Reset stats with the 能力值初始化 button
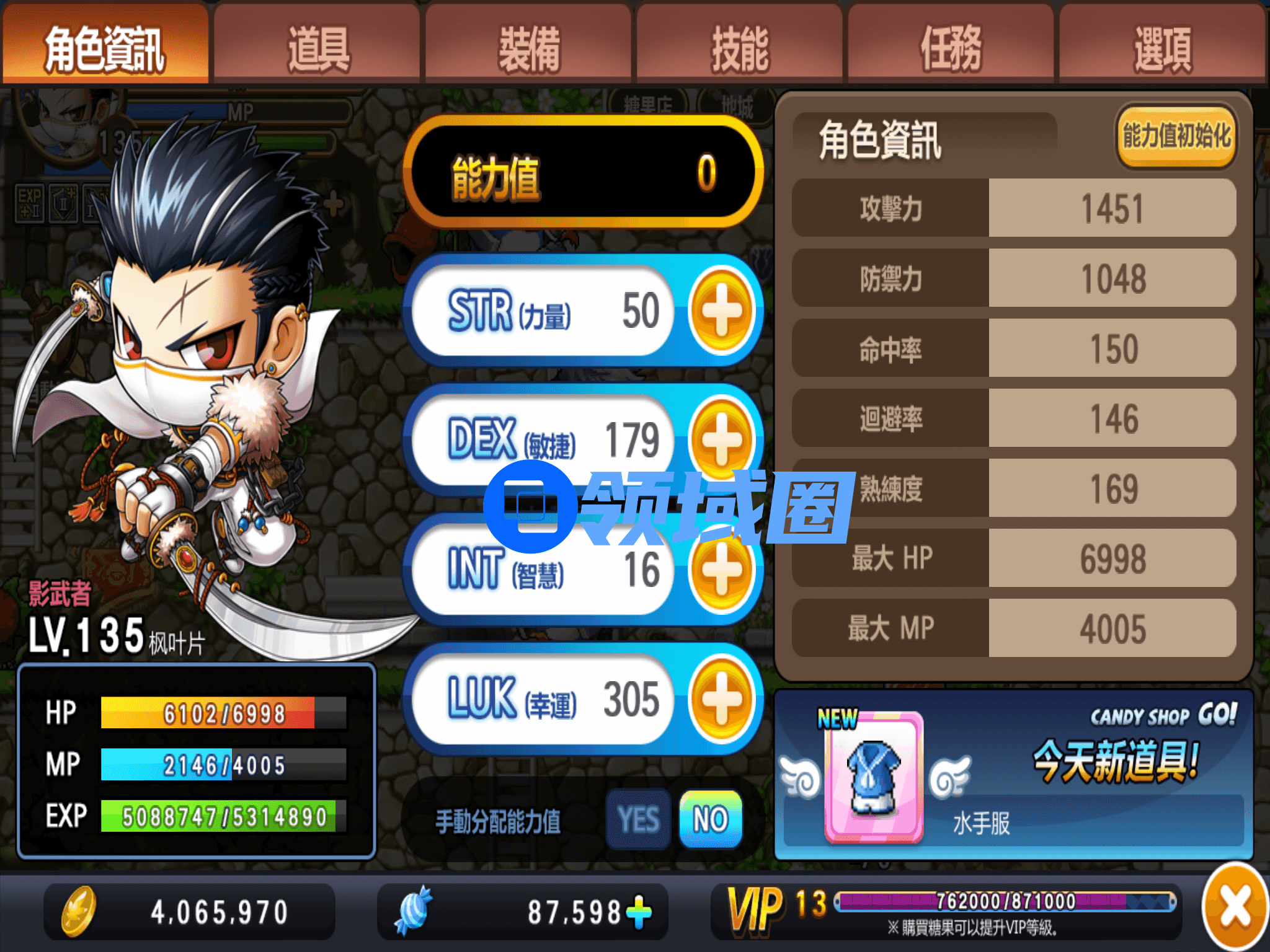Screen dimensions: 1270x952 click(1176, 136)
